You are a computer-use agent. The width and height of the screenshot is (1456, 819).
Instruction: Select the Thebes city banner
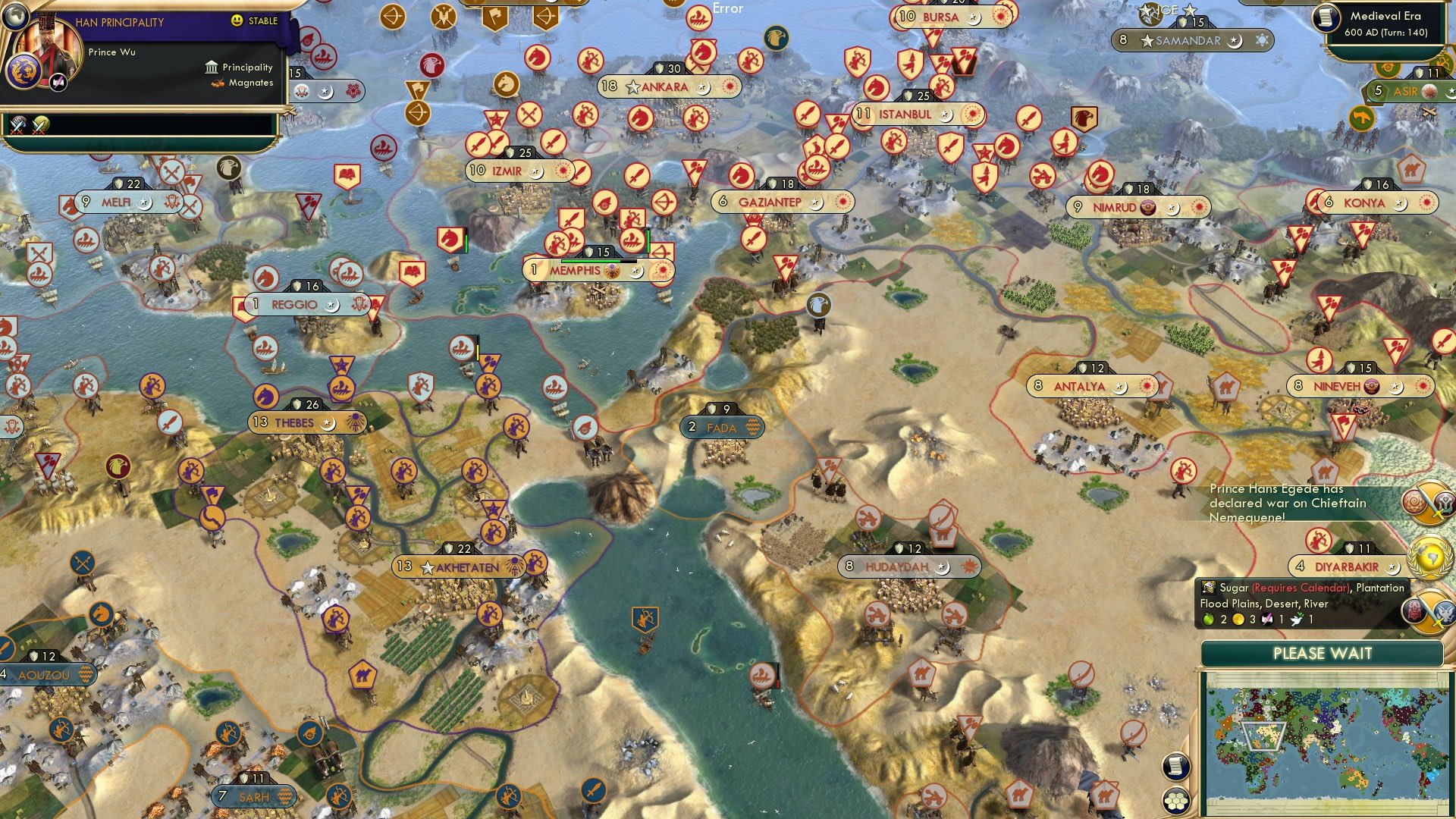click(297, 423)
